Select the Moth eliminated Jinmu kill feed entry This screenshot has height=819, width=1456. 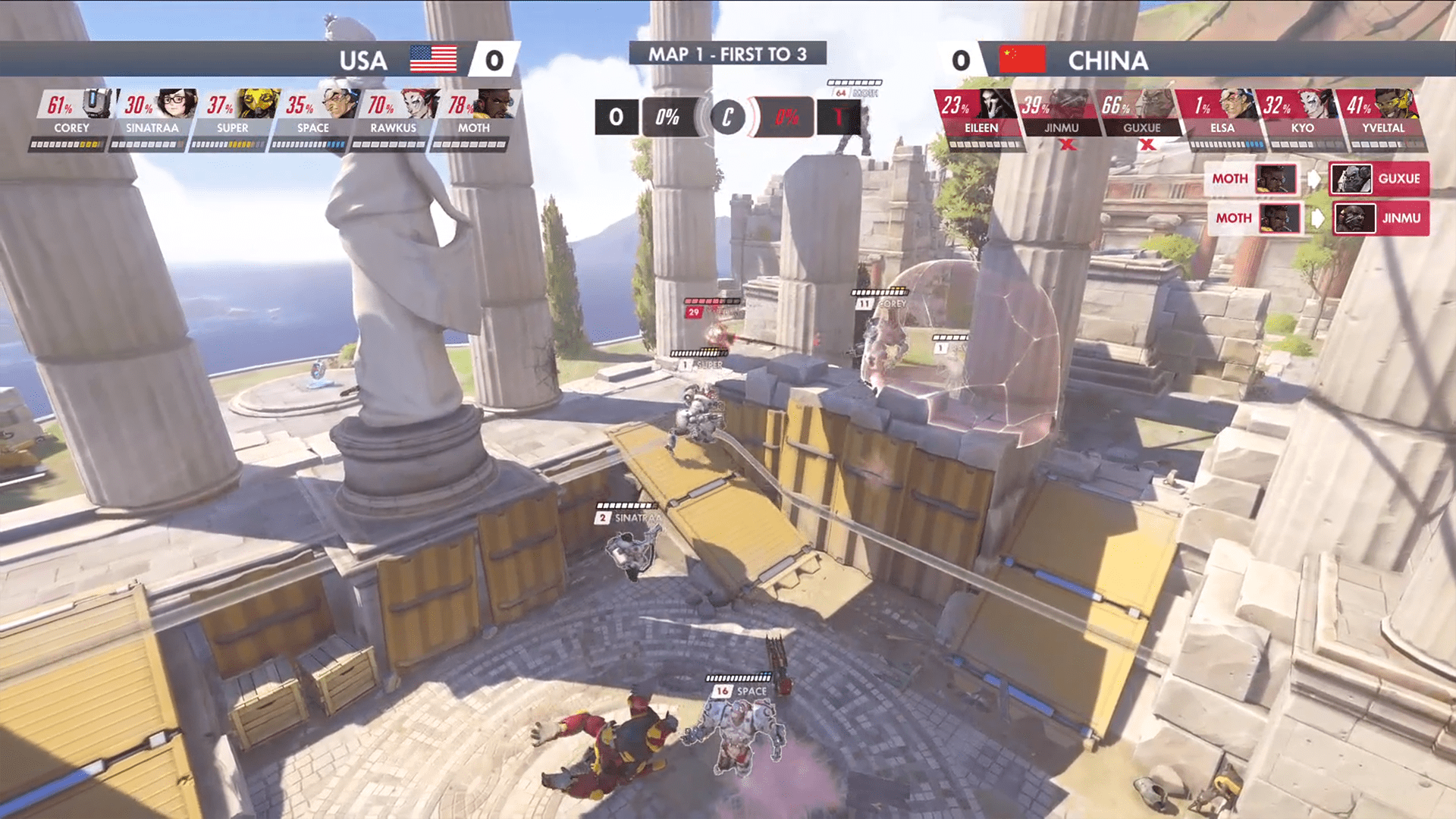pyautogui.click(x=1319, y=218)
